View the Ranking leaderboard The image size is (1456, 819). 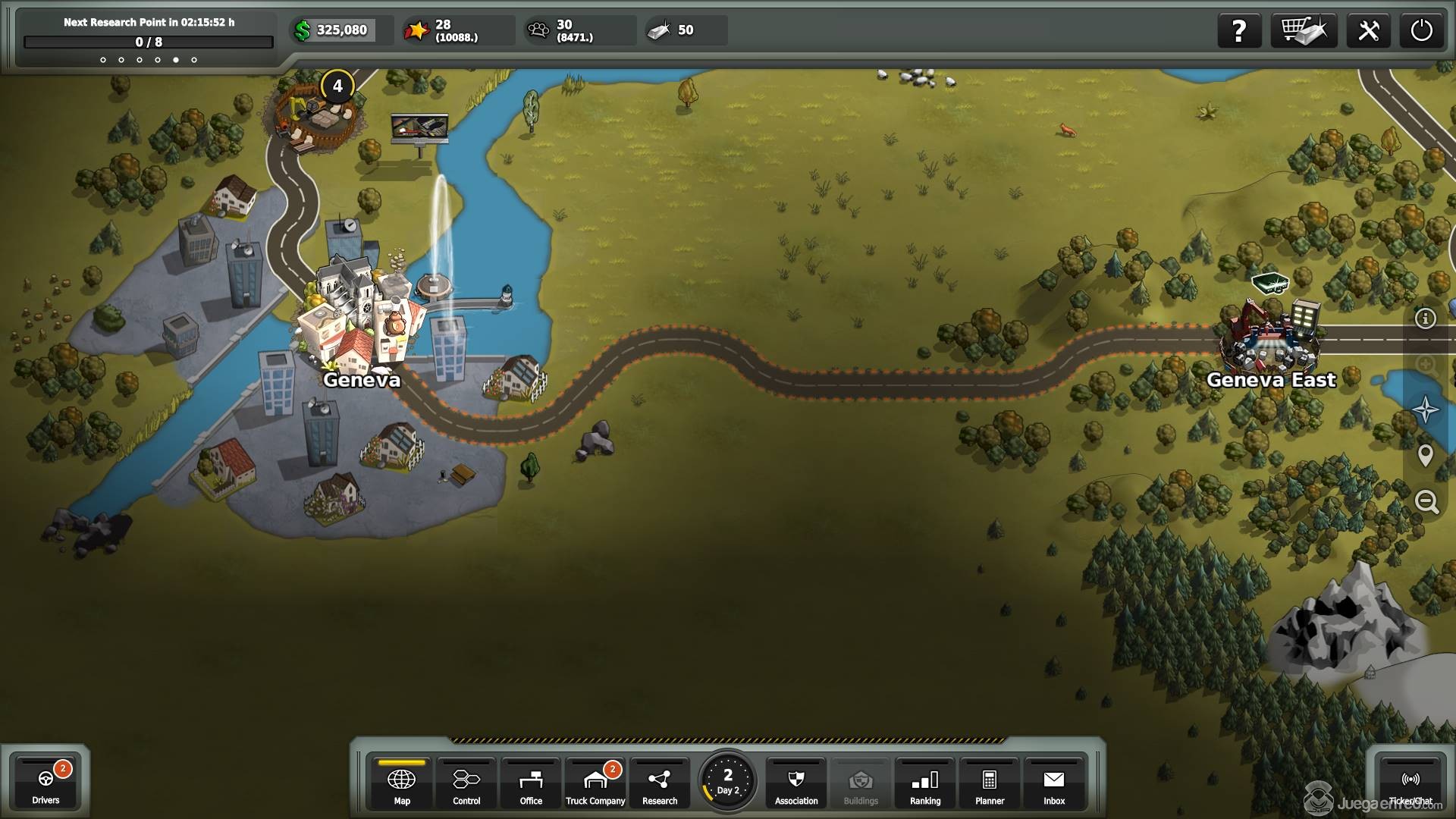coord(925,783)
